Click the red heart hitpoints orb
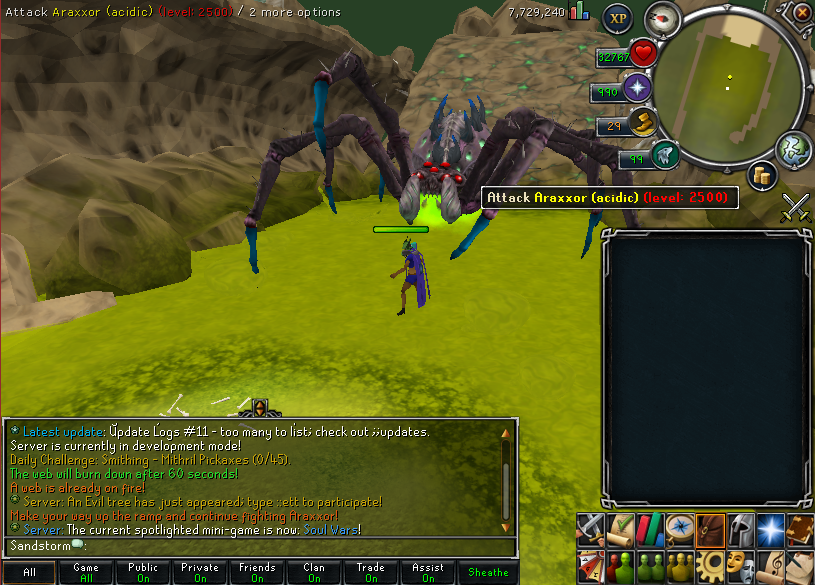 coord(642,53)
